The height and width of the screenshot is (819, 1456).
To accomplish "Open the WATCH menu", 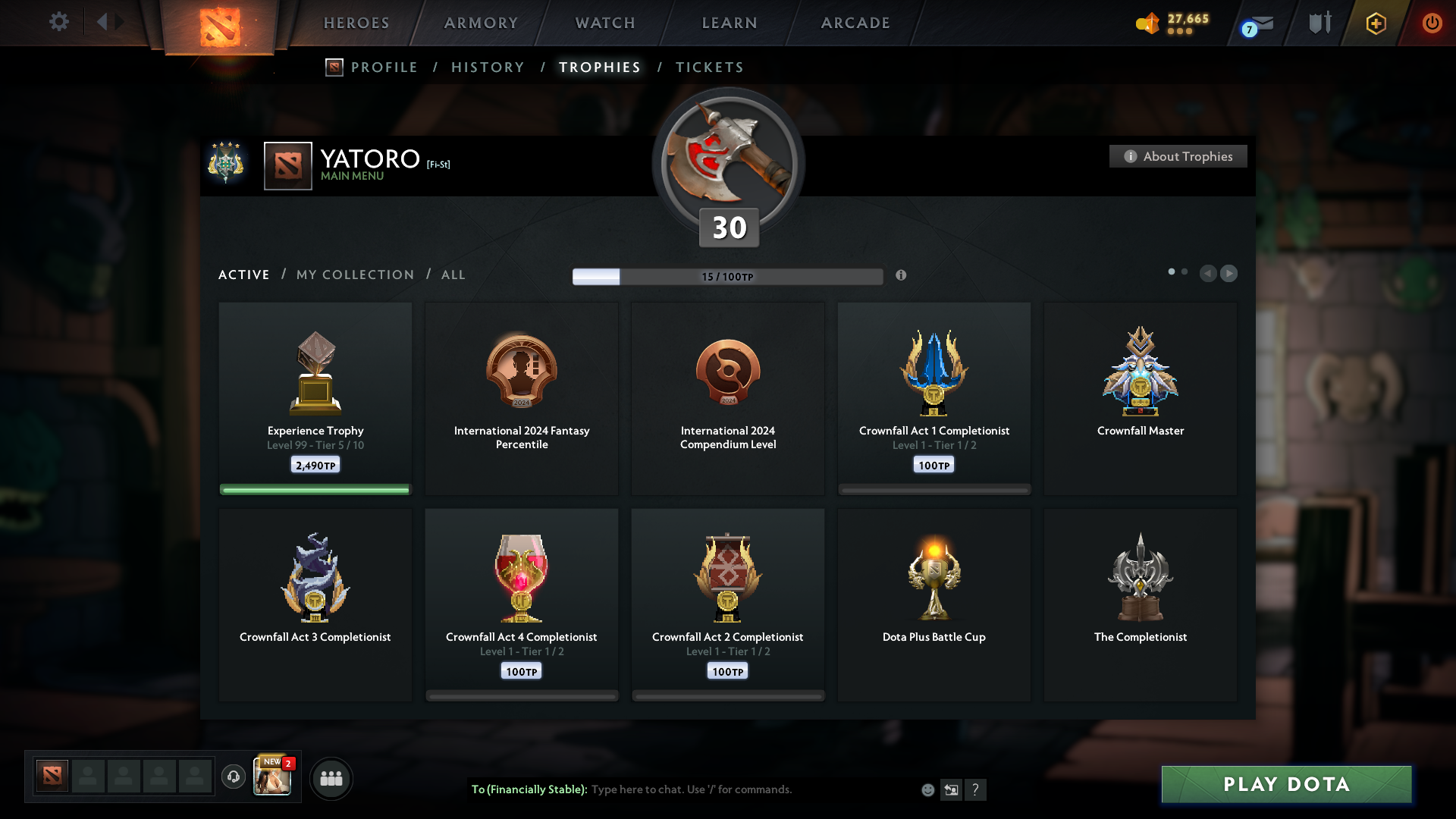I will pos(604,23).
